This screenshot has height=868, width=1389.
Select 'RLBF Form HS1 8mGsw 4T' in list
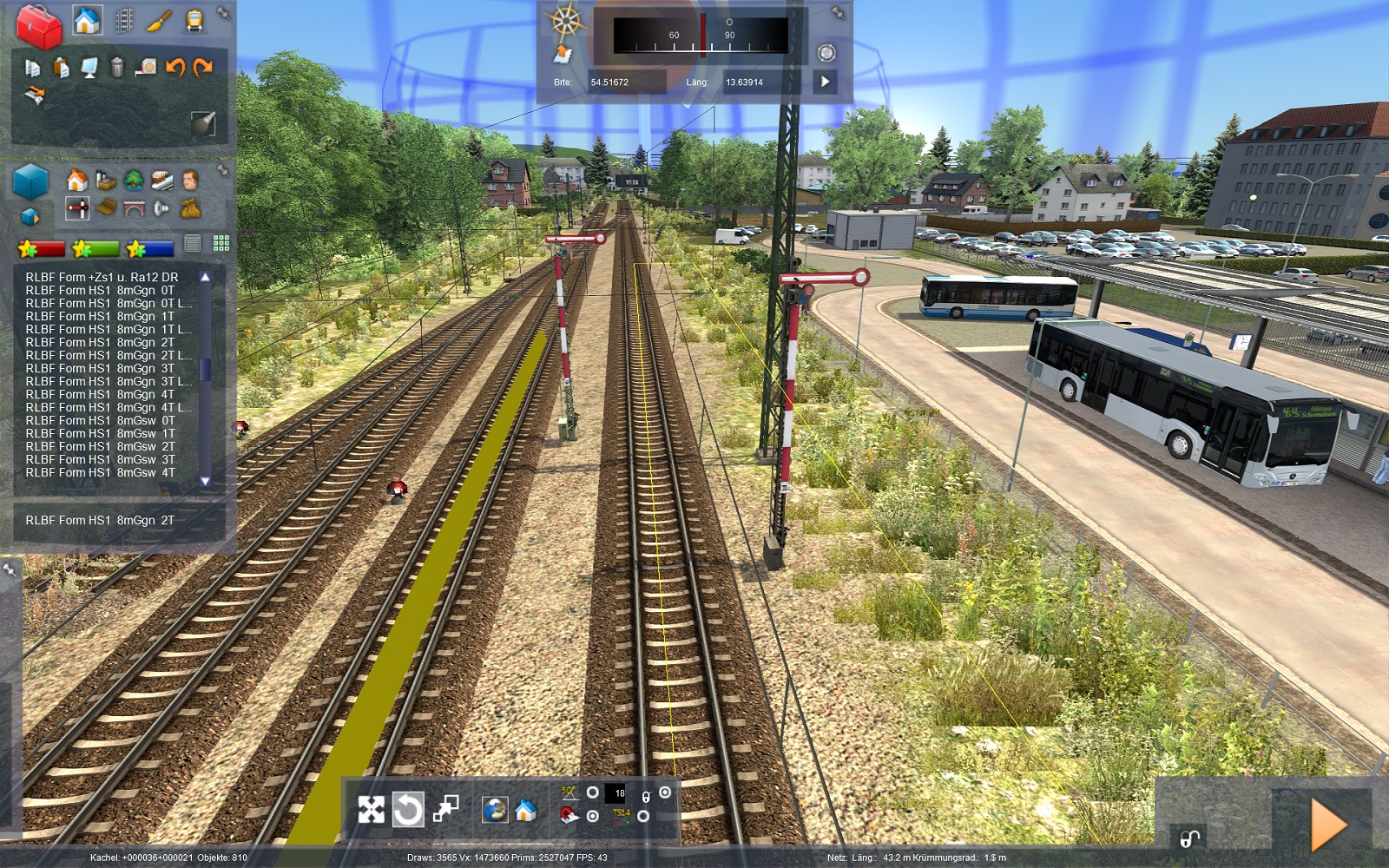click(100, 472)
